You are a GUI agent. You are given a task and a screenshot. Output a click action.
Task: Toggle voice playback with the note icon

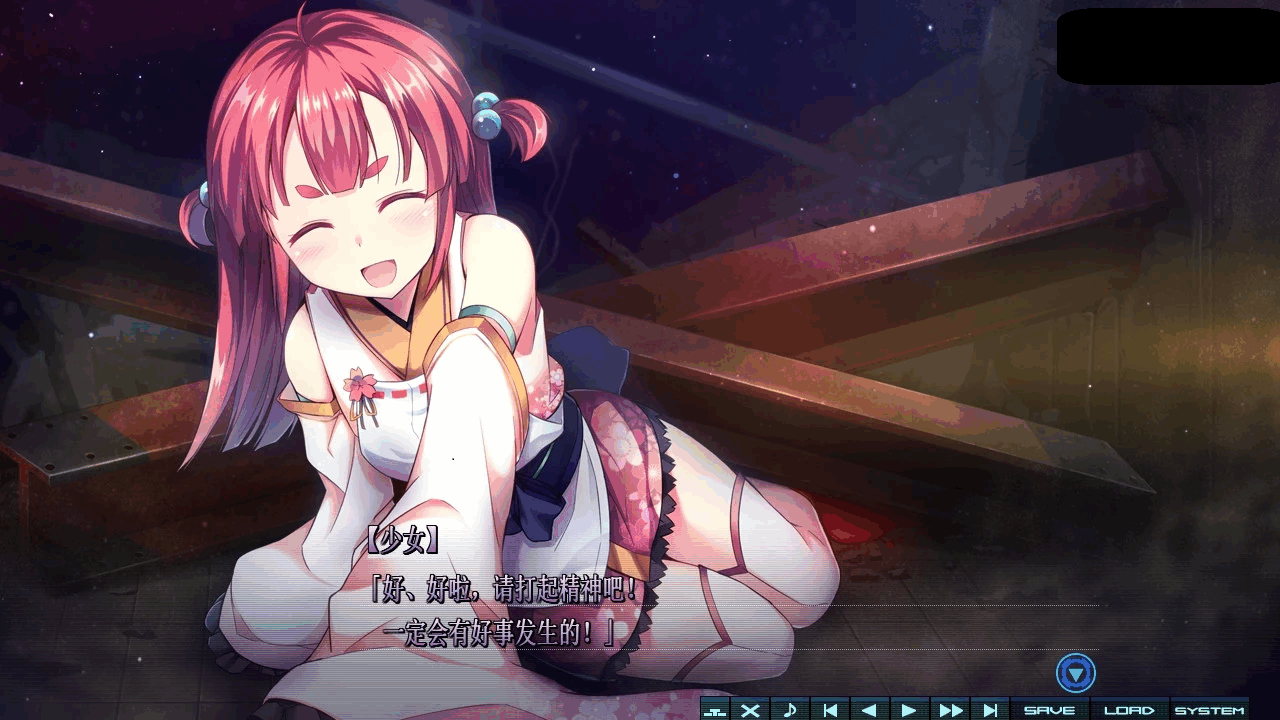(x=790, y=709)
